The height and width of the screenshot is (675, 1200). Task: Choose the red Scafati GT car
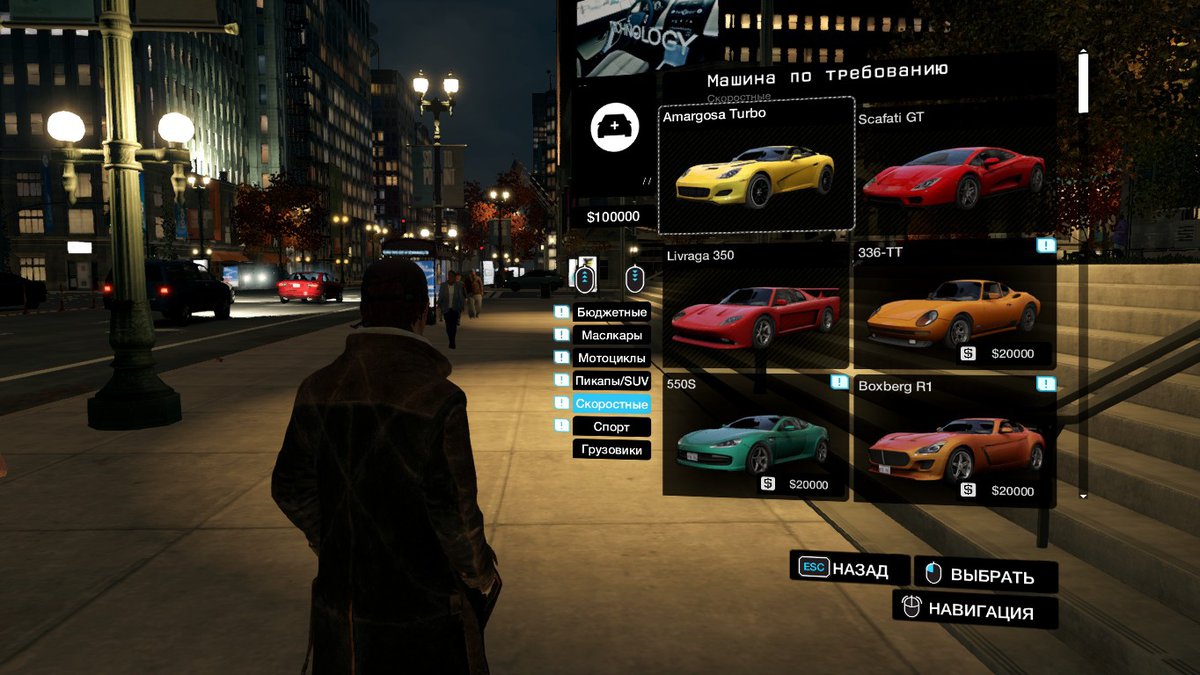click(x=952, y=166)
